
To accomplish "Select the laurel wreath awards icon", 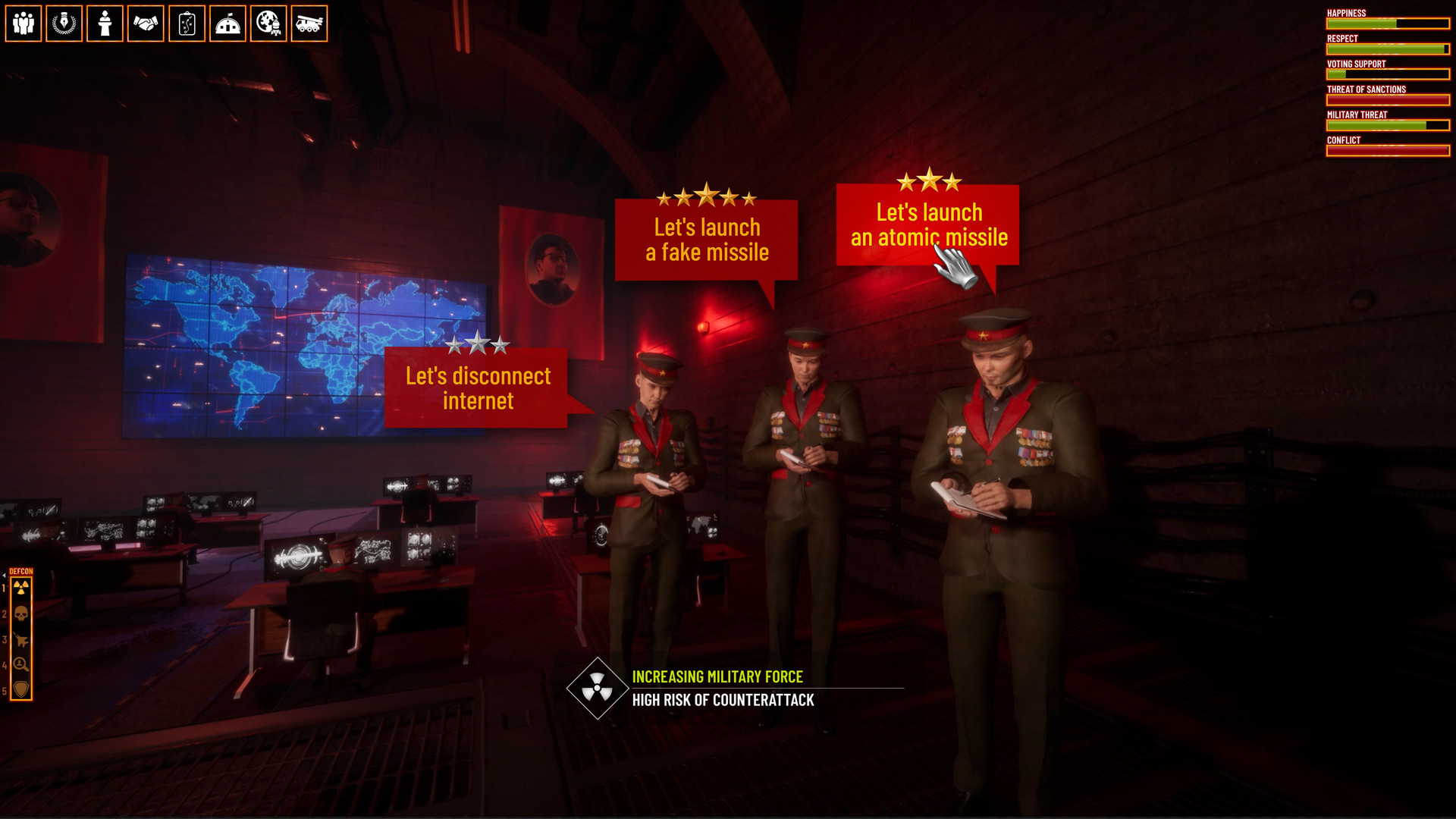I will (x=64, y=24).
